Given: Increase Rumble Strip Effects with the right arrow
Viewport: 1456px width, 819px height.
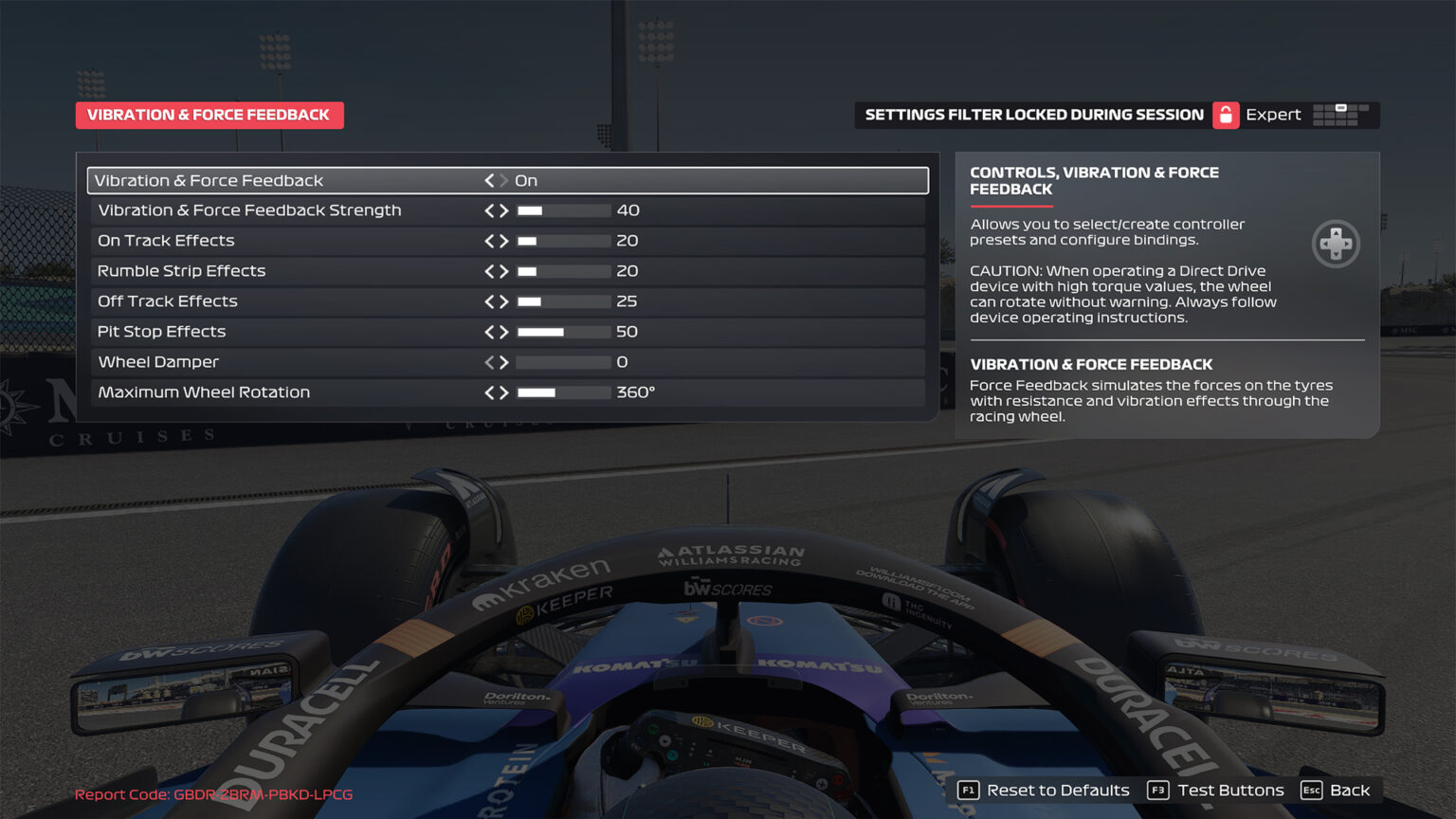Looking at the screenshot, I should [x=505, y=271].
